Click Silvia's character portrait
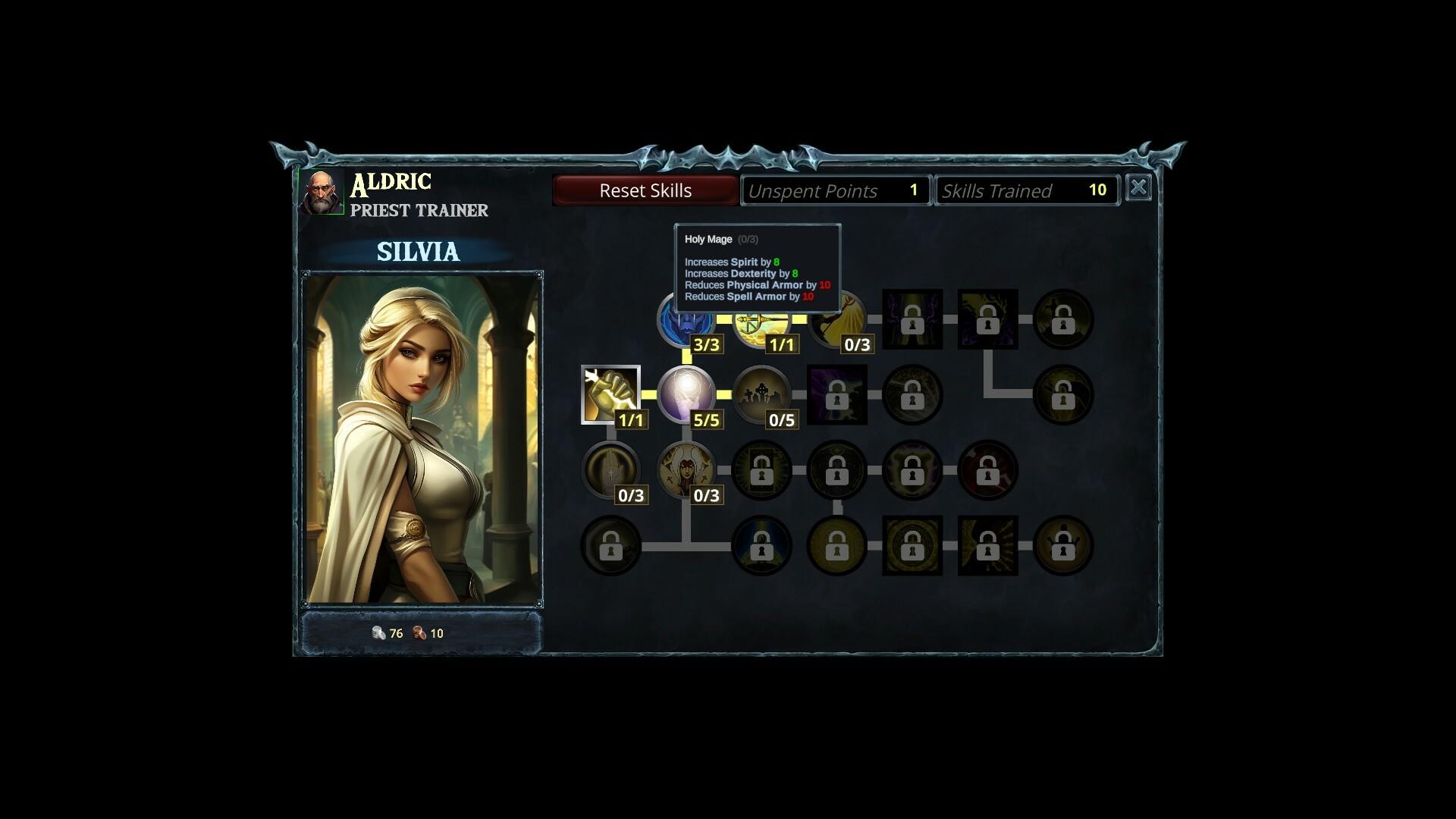The height and width of the screenshot is (819, 1456). (422, 438)
